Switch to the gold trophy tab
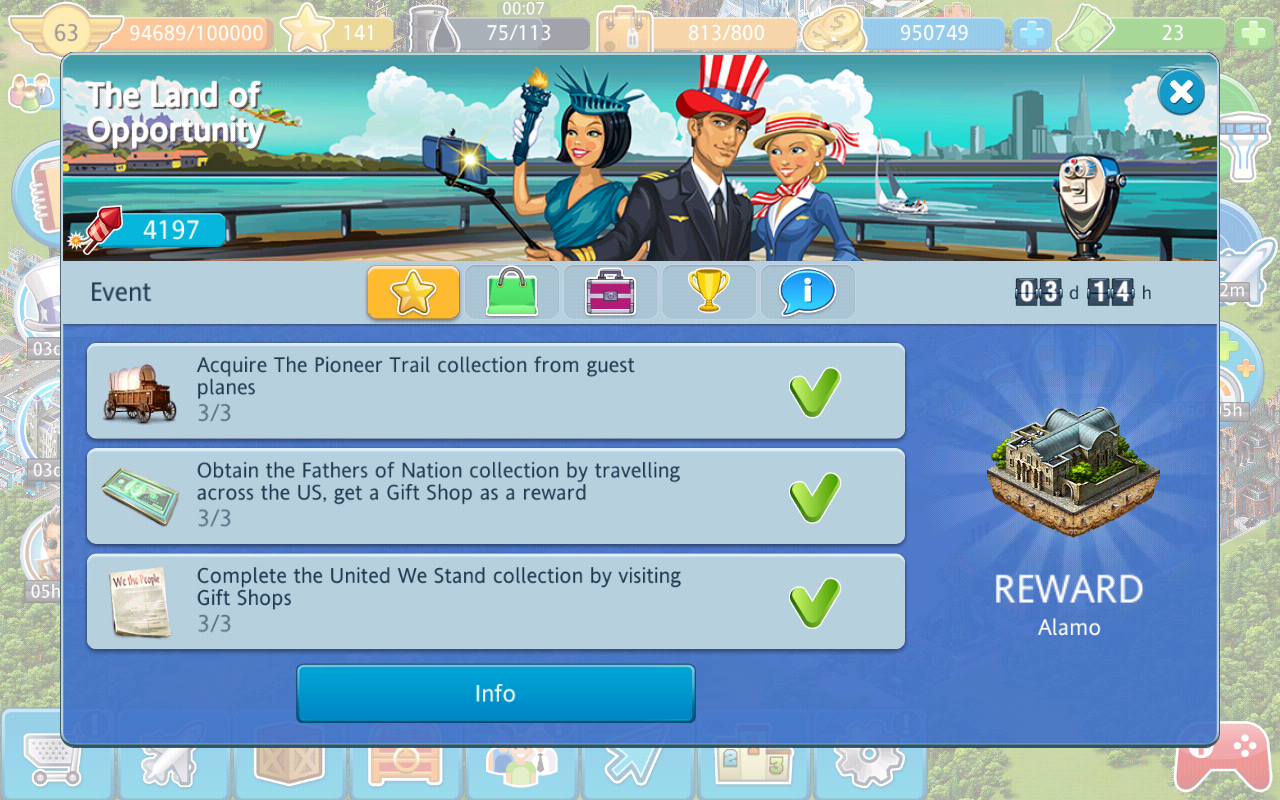This screenshot has width=1280, height=800. 708,292
